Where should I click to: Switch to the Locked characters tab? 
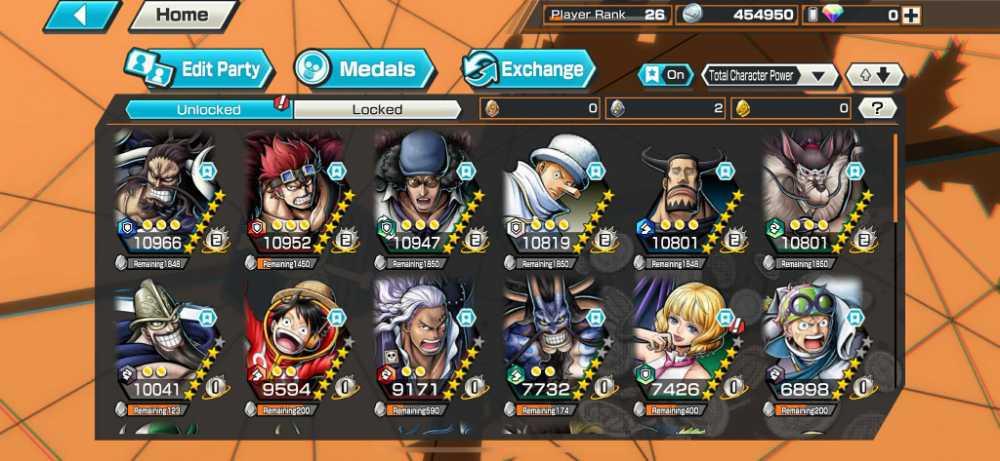[x=377, y=109]
